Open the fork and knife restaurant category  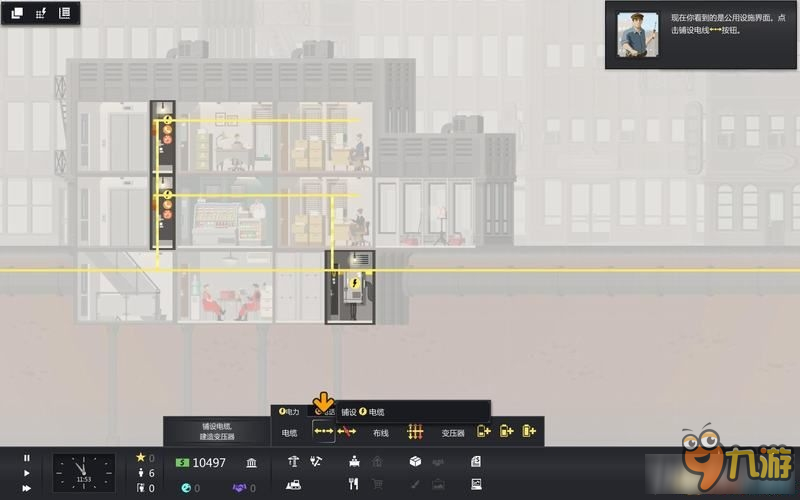click(x=353, y=485)
